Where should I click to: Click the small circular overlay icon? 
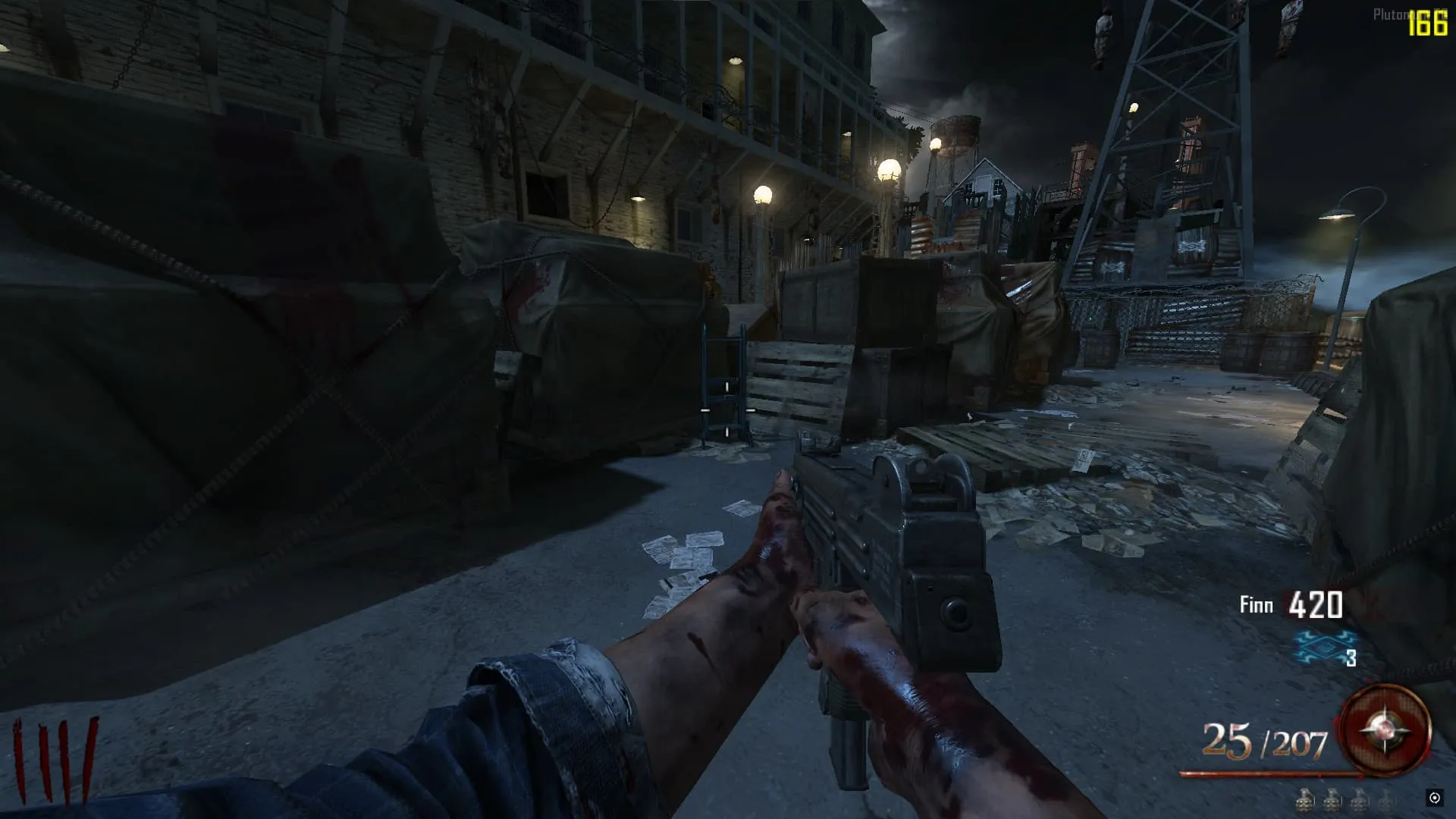[x=1434, y=798]
